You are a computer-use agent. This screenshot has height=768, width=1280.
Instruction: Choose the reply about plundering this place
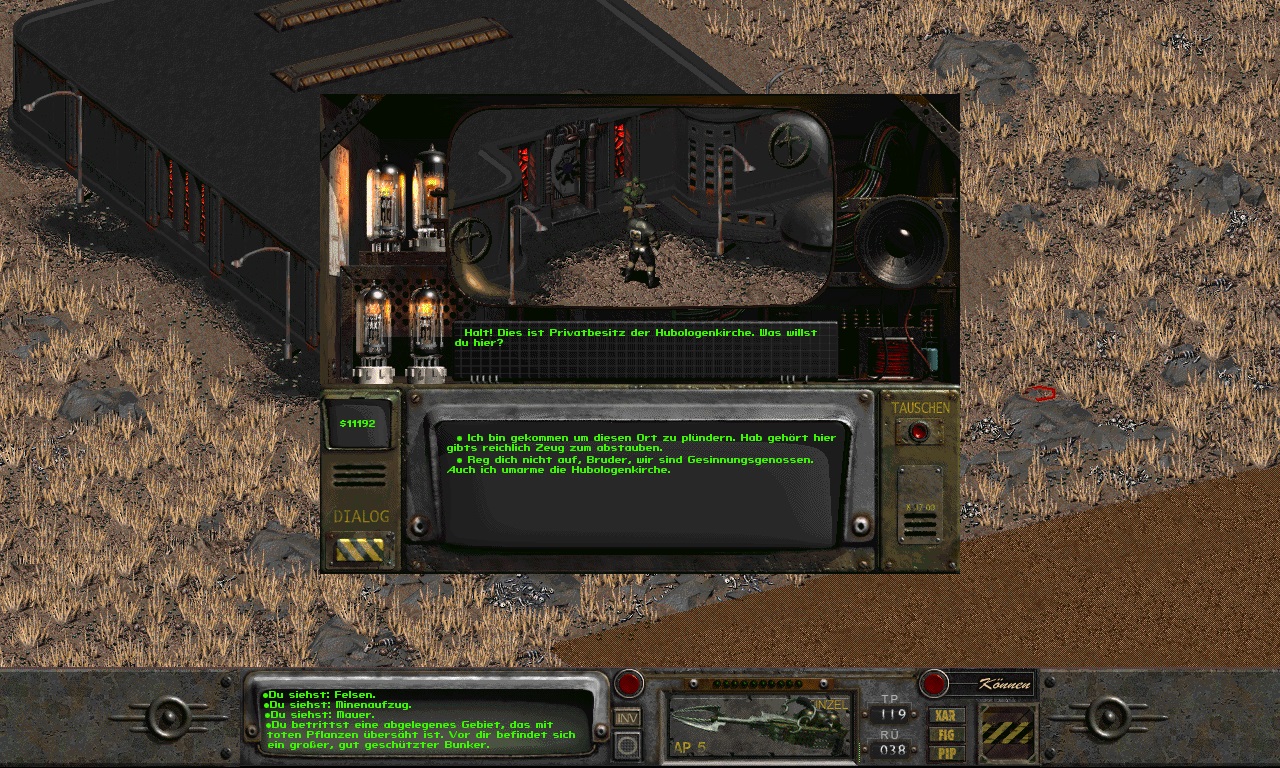(x=640, y=443)
